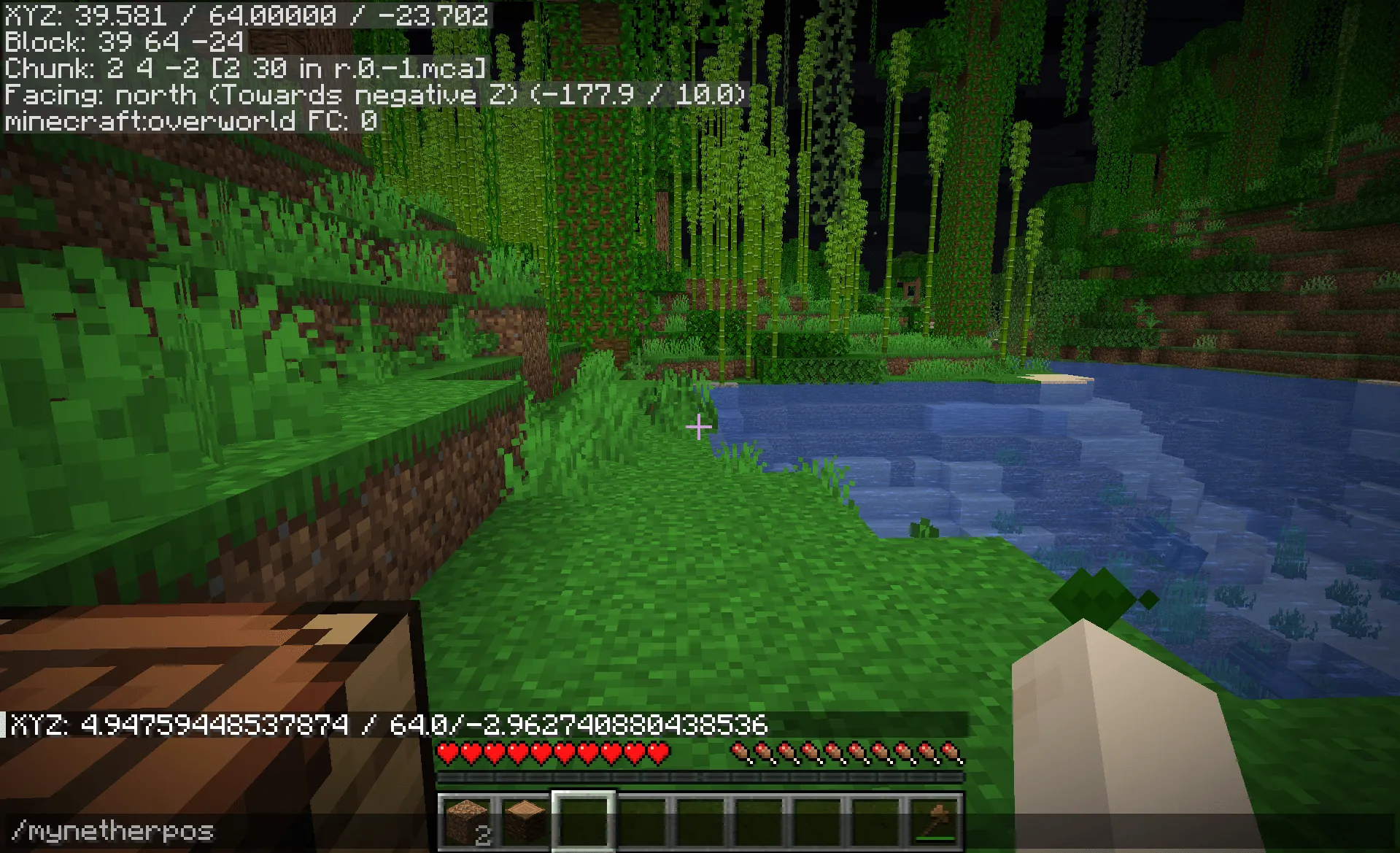Click the 'Chunk: 2 4 -2' debug line
This screenshot has width=1400, height=853.
click(244, 69)
